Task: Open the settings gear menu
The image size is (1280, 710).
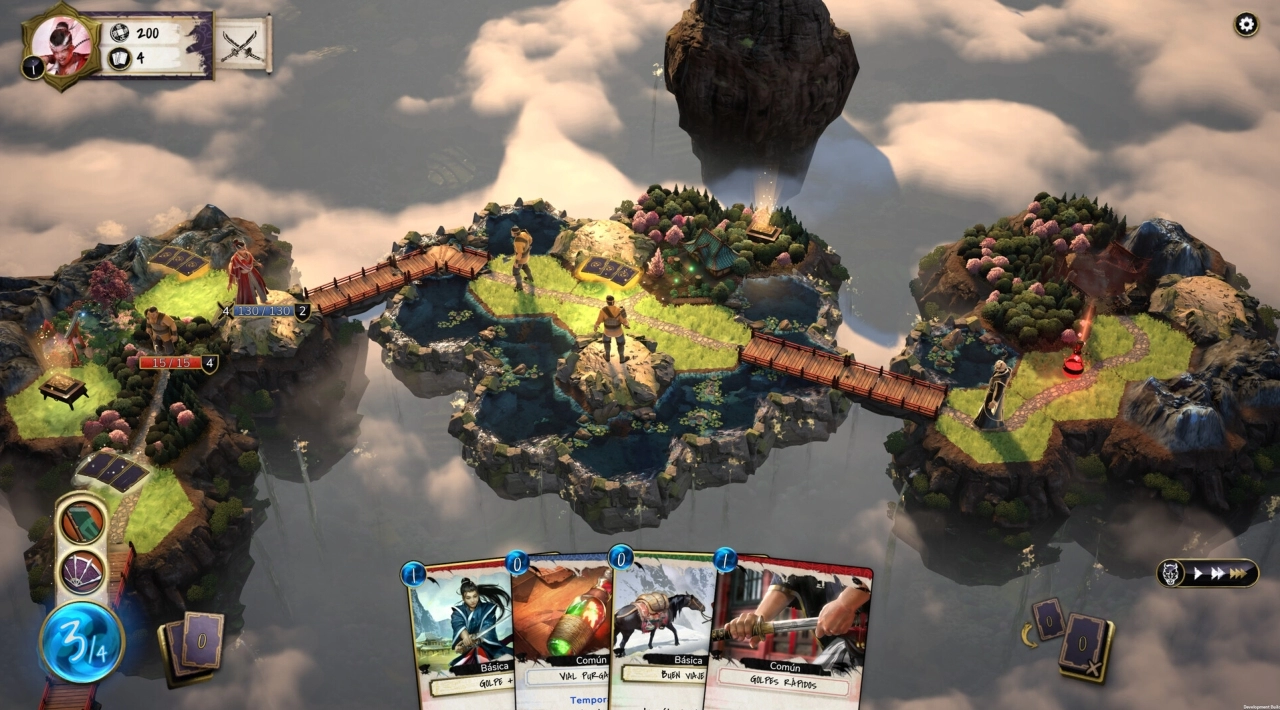Action: (x=1246, y=25)
